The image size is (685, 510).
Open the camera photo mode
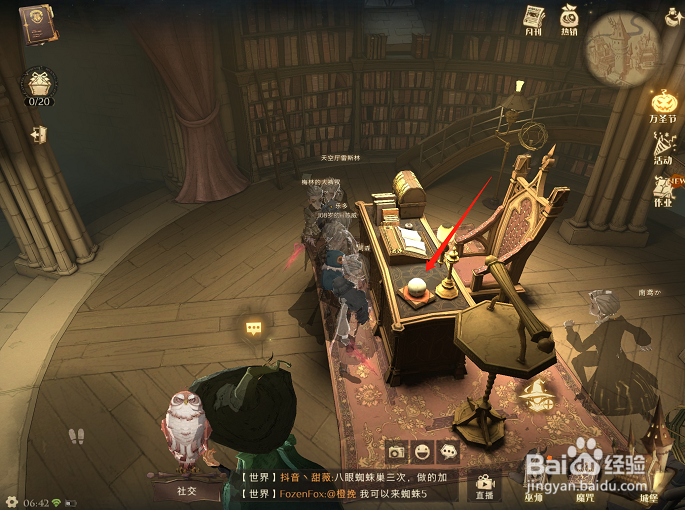[x=397, y=451]
